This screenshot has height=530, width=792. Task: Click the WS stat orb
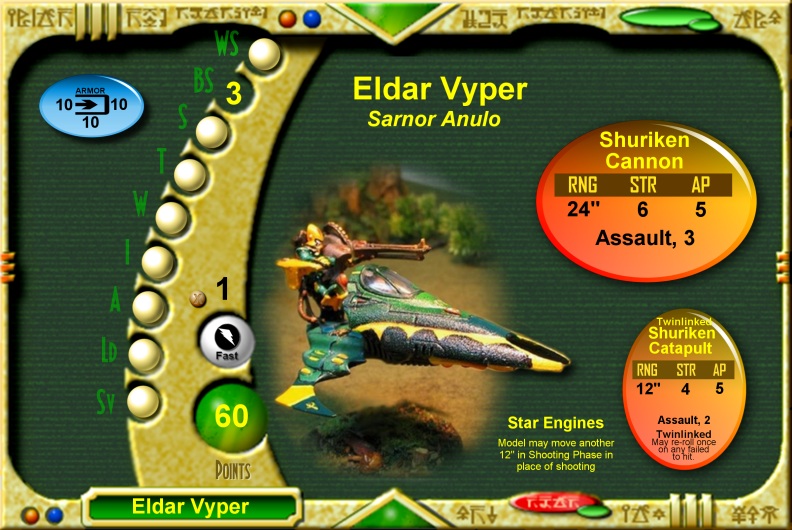[x=265, y=54]
